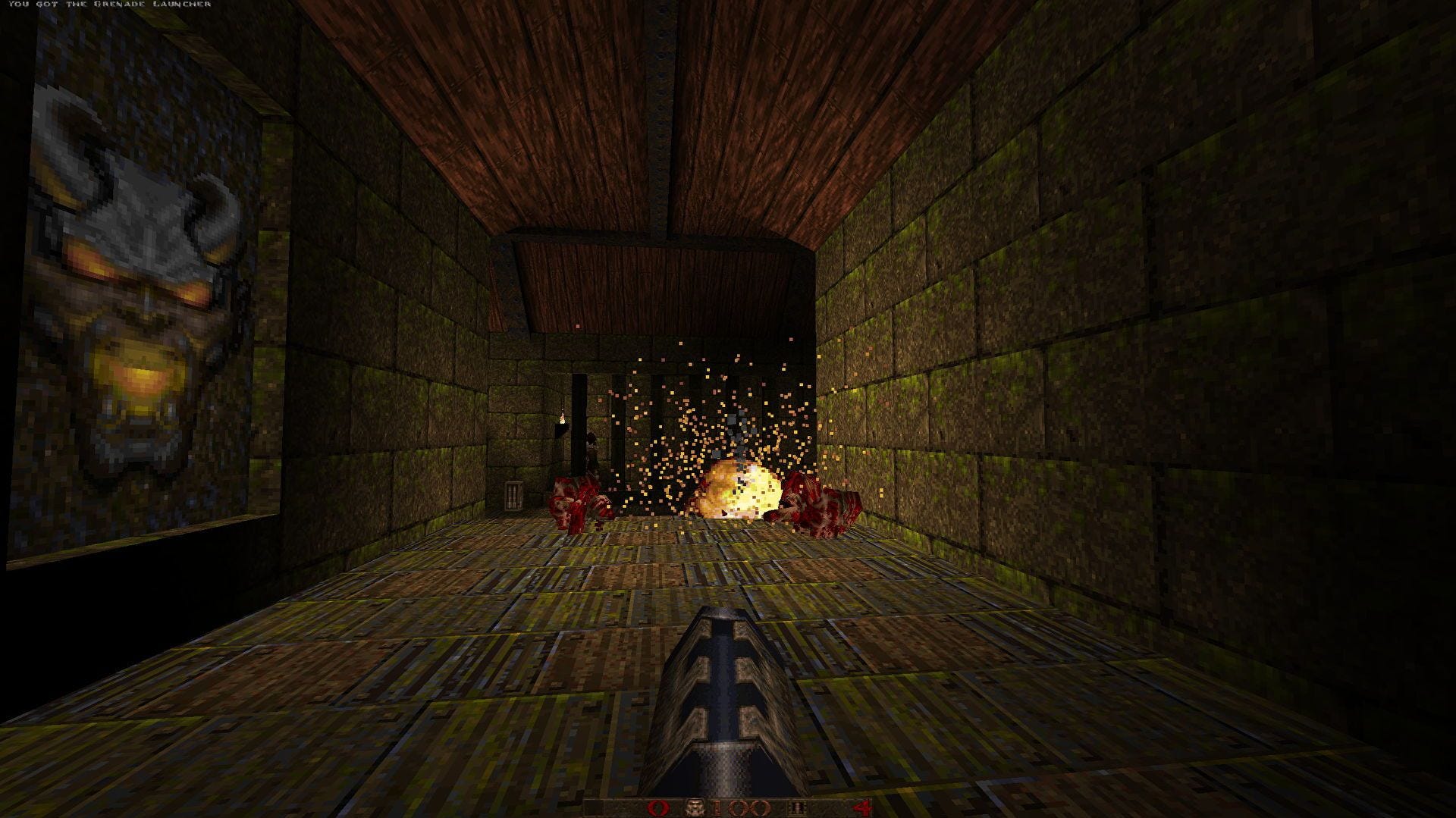Click the hanging torch near the barred gate
This screenshot has height=818, width=1456.
click(561, 417)
